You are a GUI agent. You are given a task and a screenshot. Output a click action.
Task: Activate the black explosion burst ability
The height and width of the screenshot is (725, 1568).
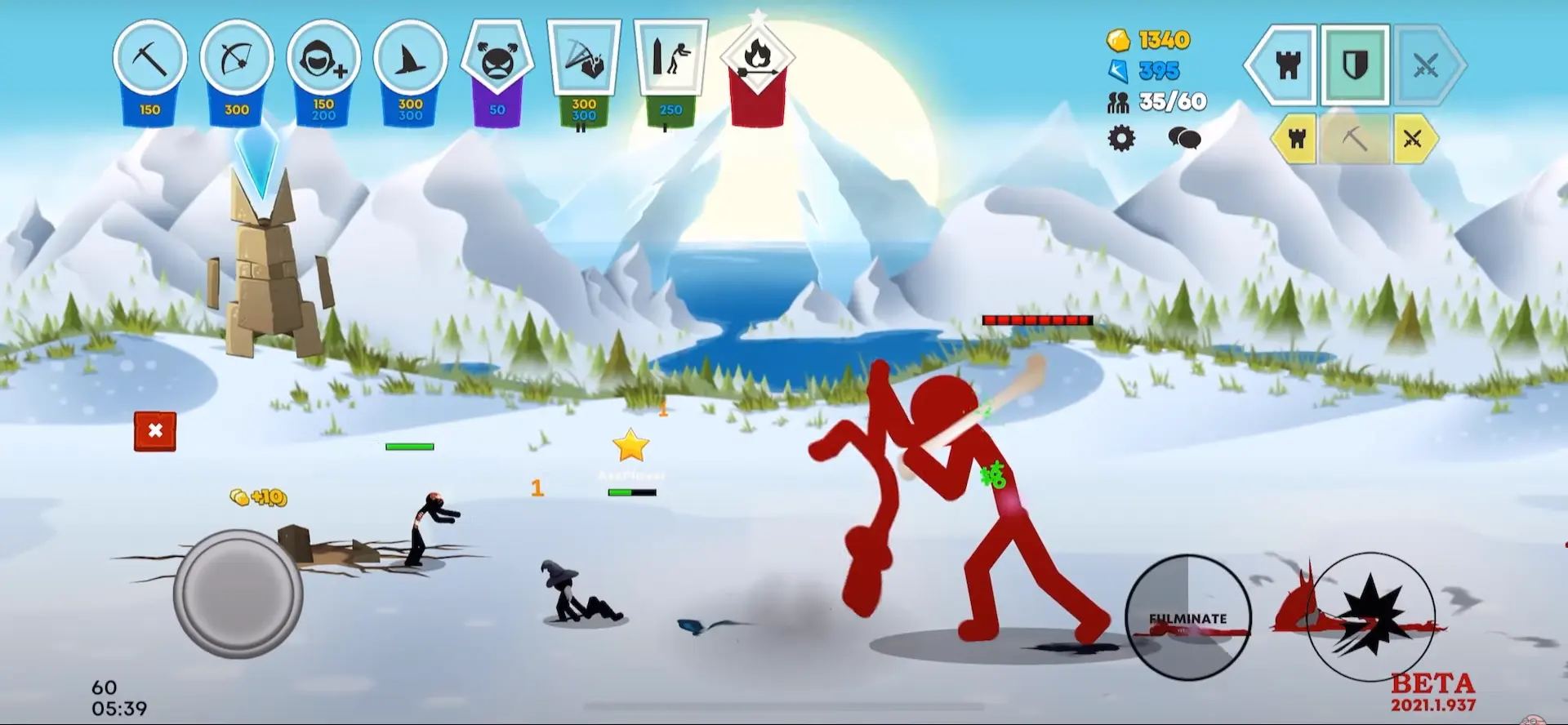1370,618
